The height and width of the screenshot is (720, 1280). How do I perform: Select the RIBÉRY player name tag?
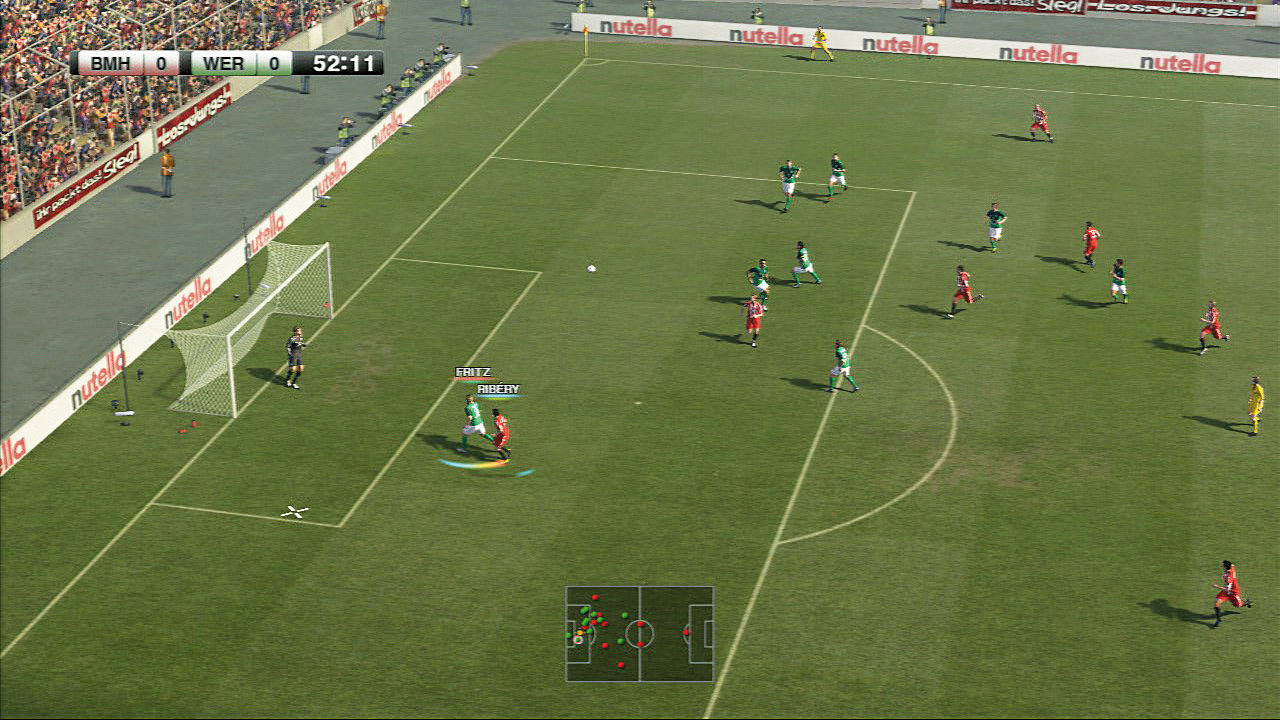(498, 389)
